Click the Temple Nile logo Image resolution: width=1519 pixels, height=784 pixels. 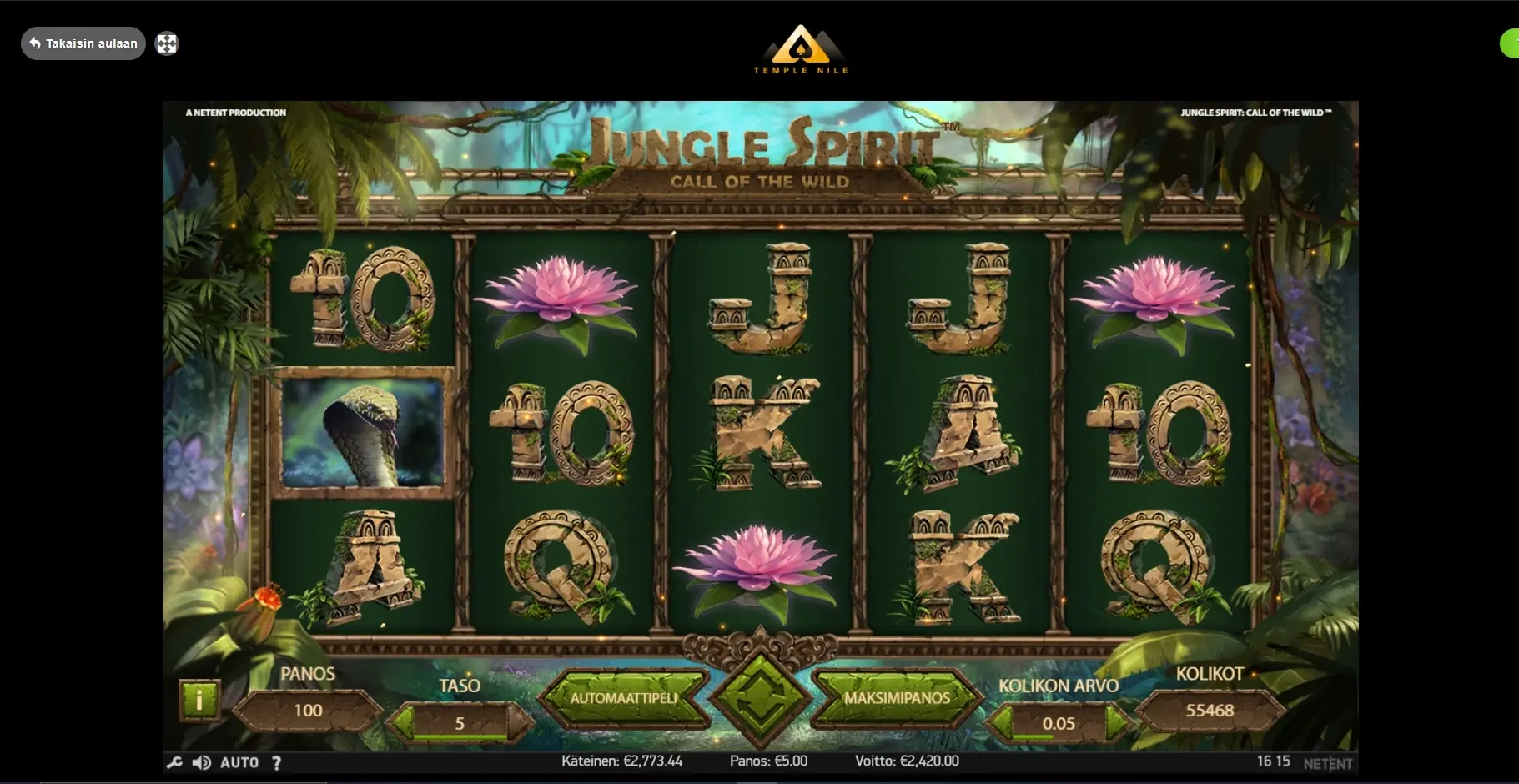(801, 50)
